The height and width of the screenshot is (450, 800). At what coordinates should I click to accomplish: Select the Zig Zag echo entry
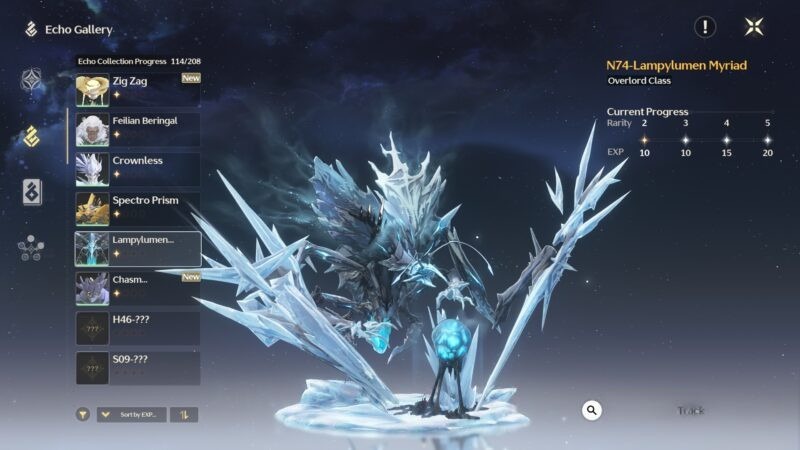pos(138,90)
